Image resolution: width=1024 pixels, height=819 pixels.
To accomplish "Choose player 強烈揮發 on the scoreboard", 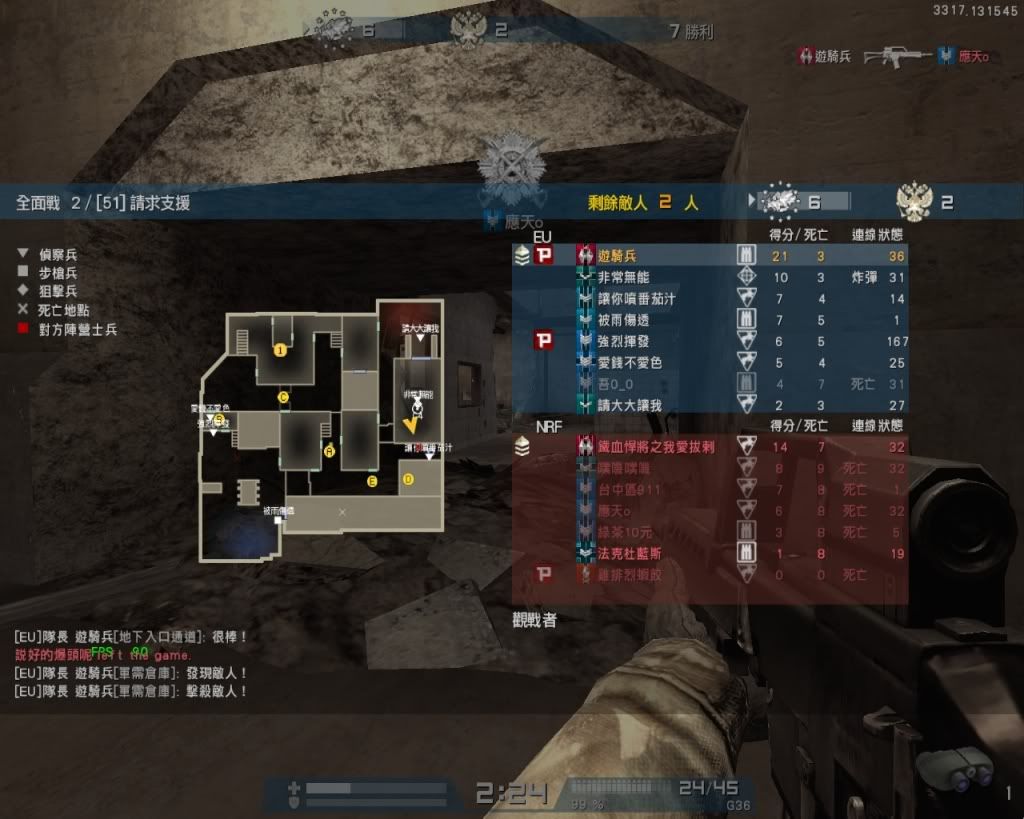I will pos(623,341).
